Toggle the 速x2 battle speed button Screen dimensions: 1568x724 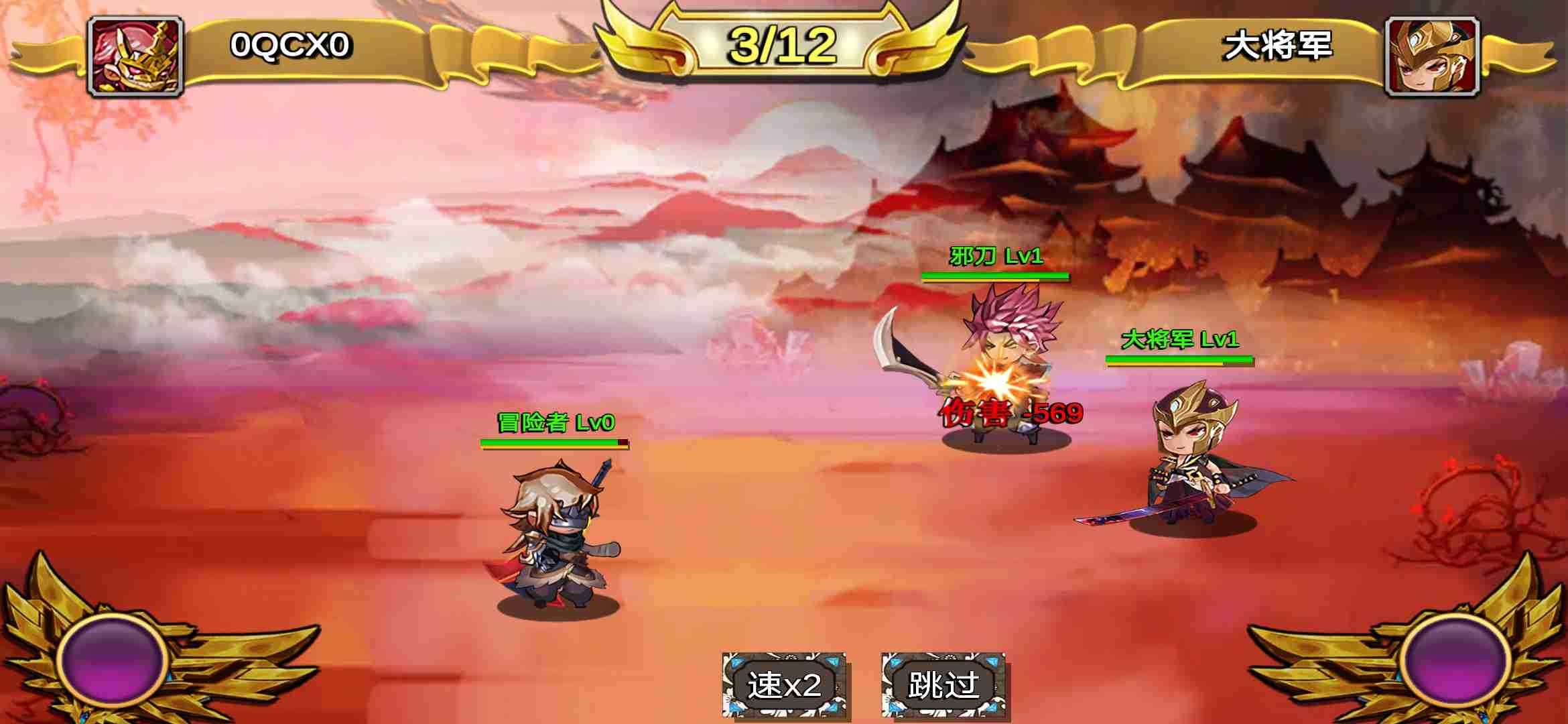click(x=784, y=685)
